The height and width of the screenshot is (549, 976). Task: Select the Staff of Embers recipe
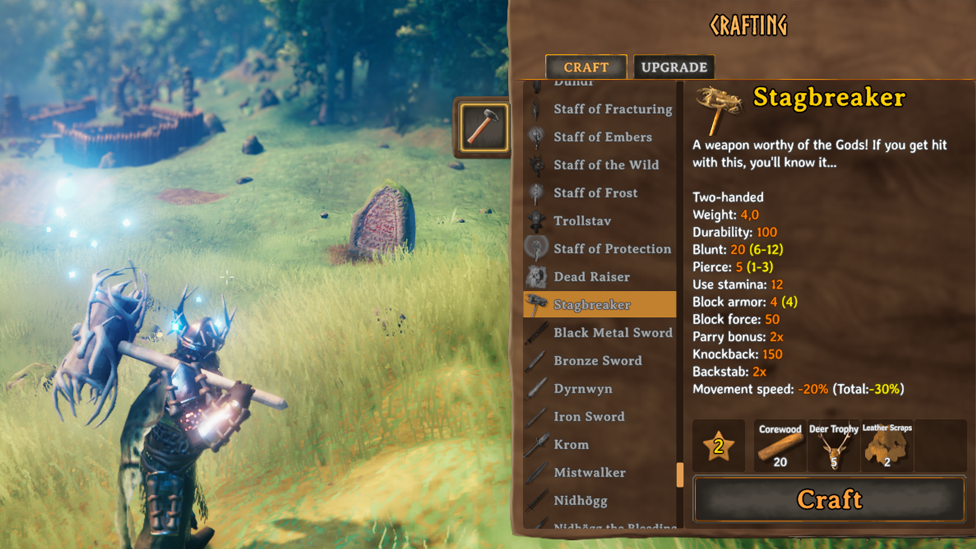coord(602,137)
